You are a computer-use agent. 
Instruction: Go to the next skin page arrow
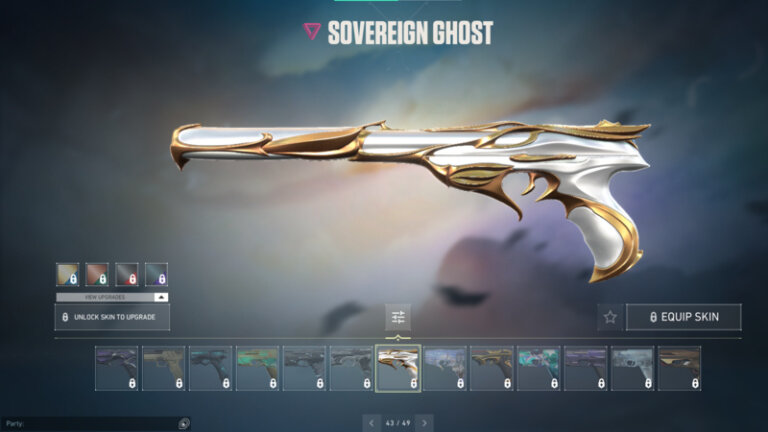point(424,423)
